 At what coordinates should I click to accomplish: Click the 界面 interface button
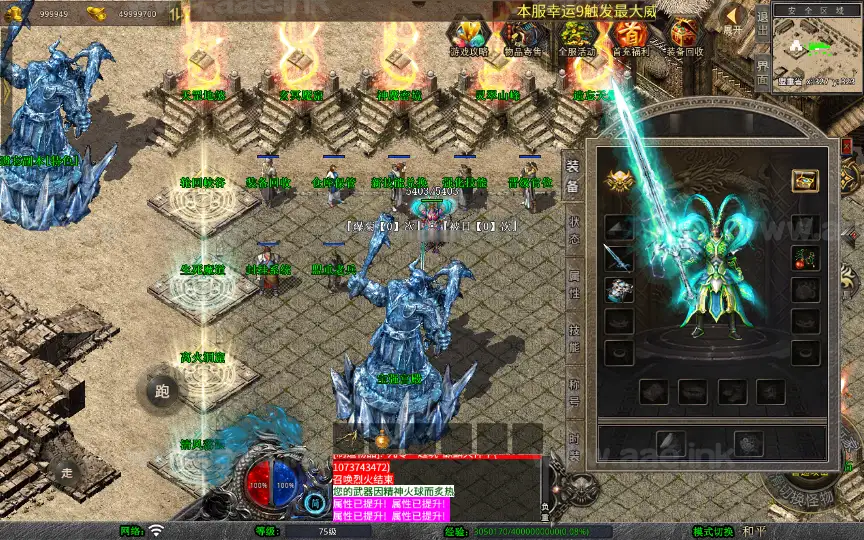762,72
